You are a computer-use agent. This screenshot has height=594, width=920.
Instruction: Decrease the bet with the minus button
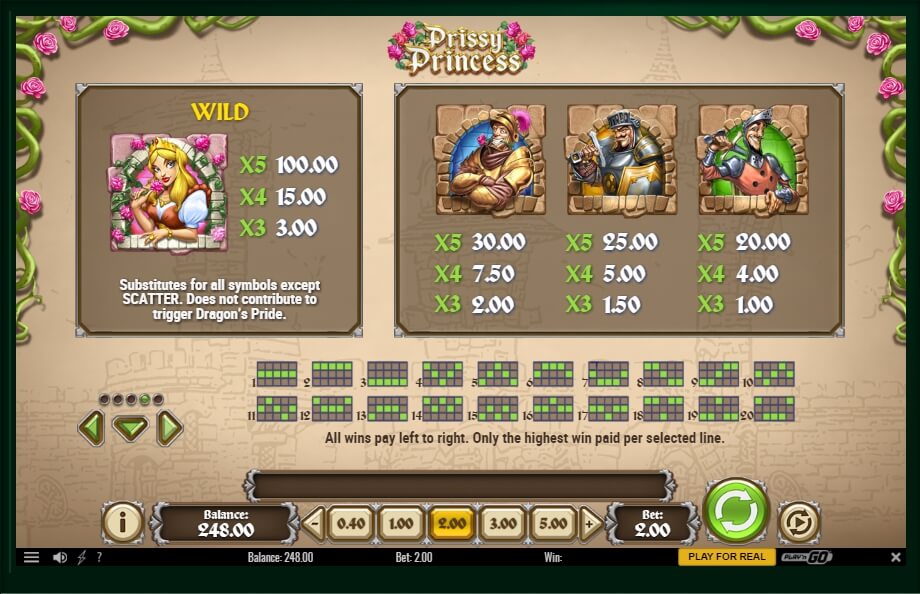pos(314,523)
